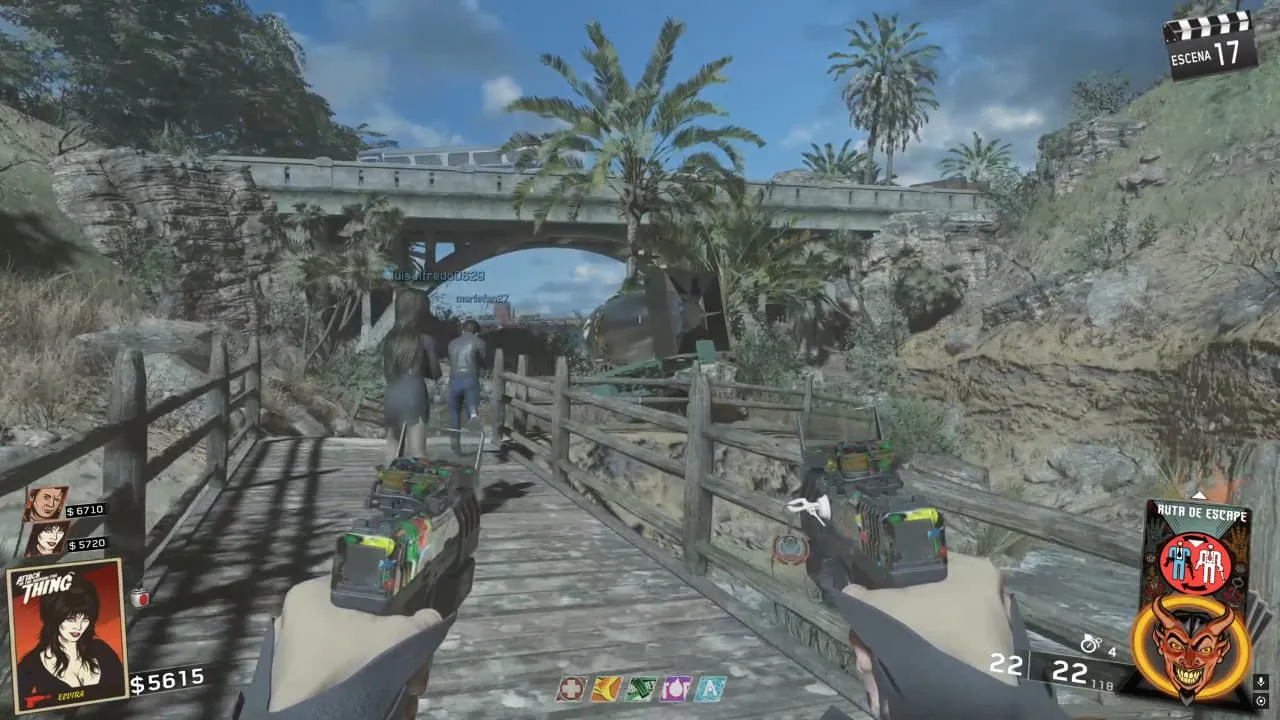Select the red cross health perk icon
1280x720 pixels.
(572, 689)
